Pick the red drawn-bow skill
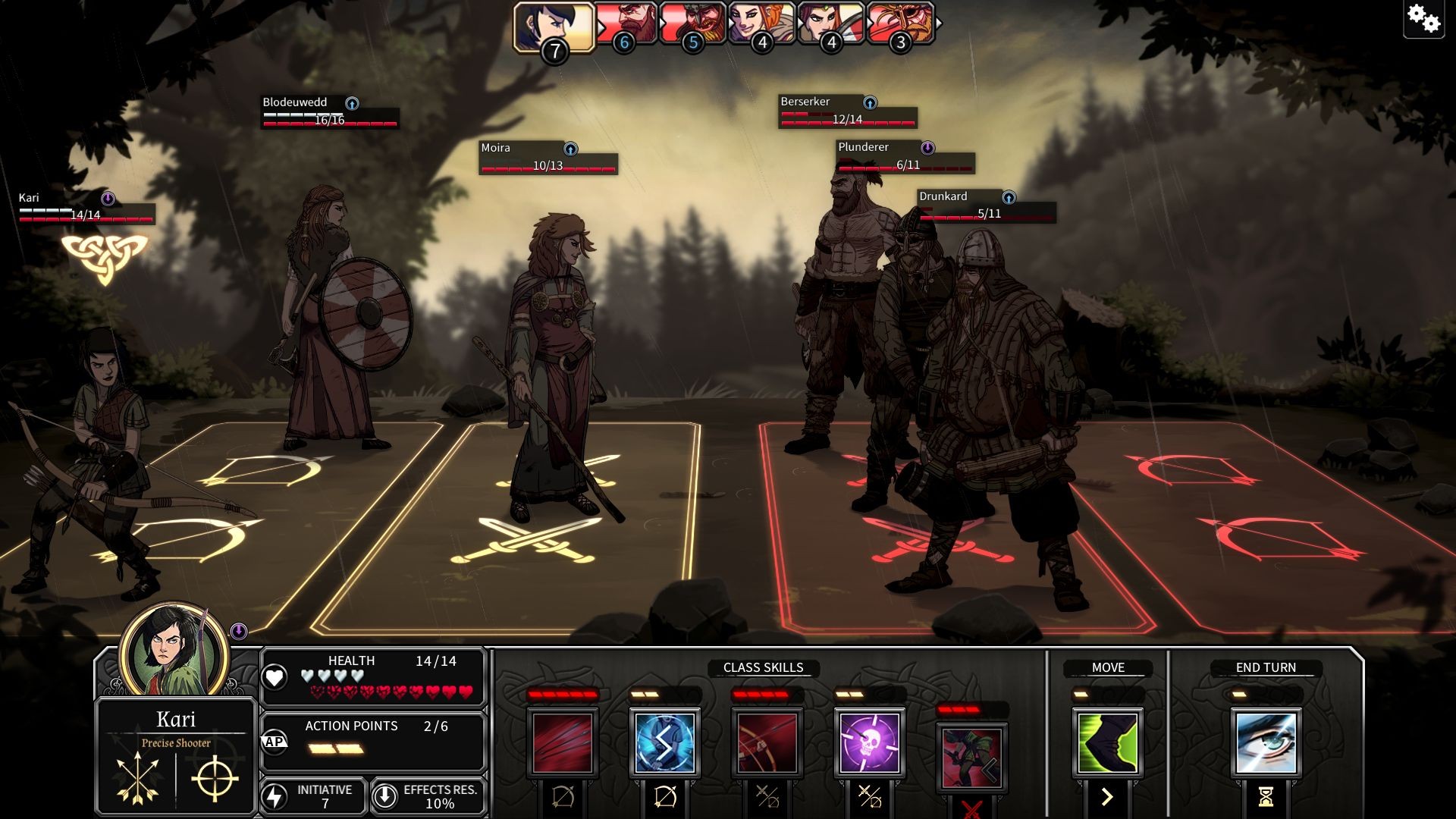 (x=767, y=742)
